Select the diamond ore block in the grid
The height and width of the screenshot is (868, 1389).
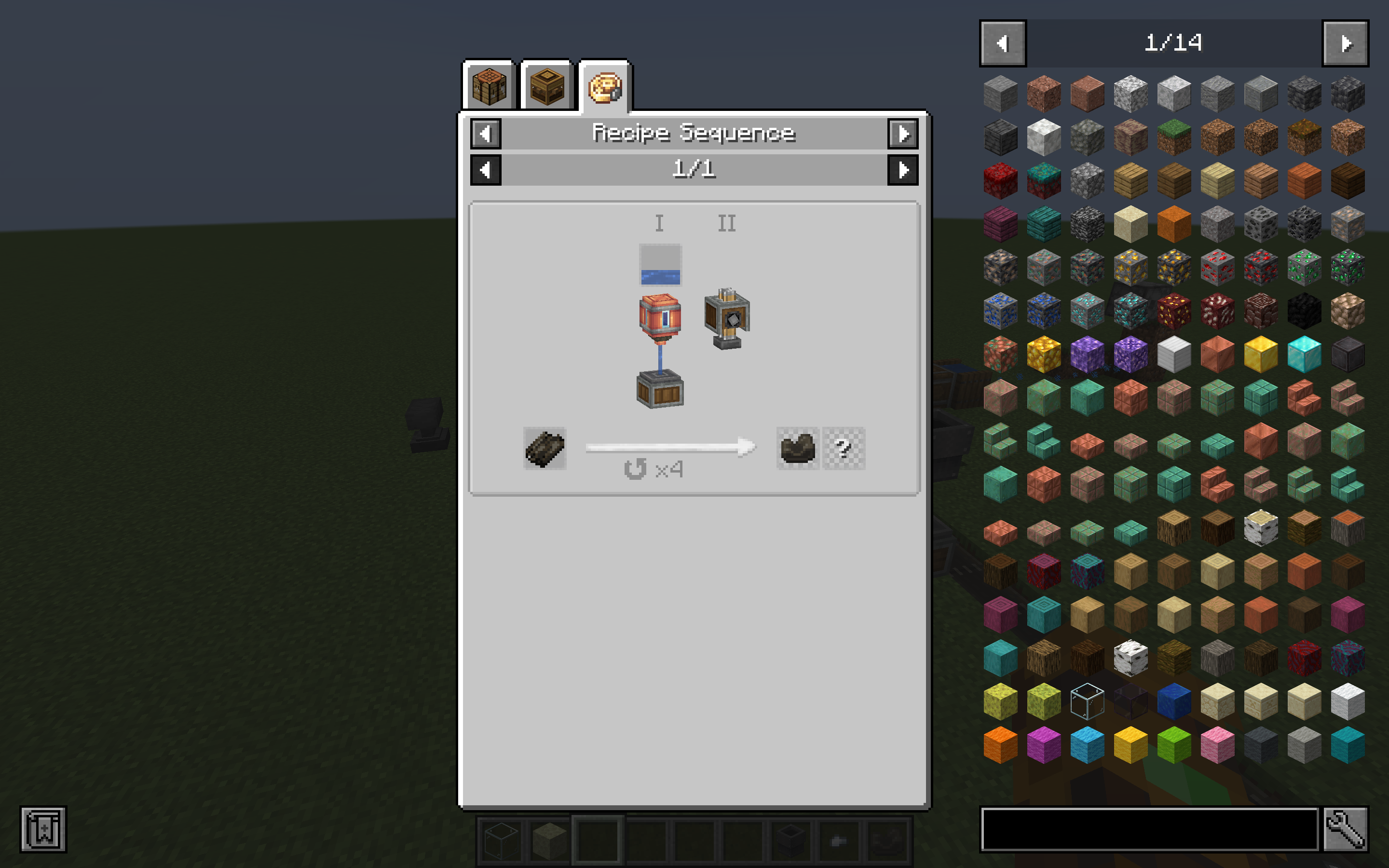point(1087,310)
